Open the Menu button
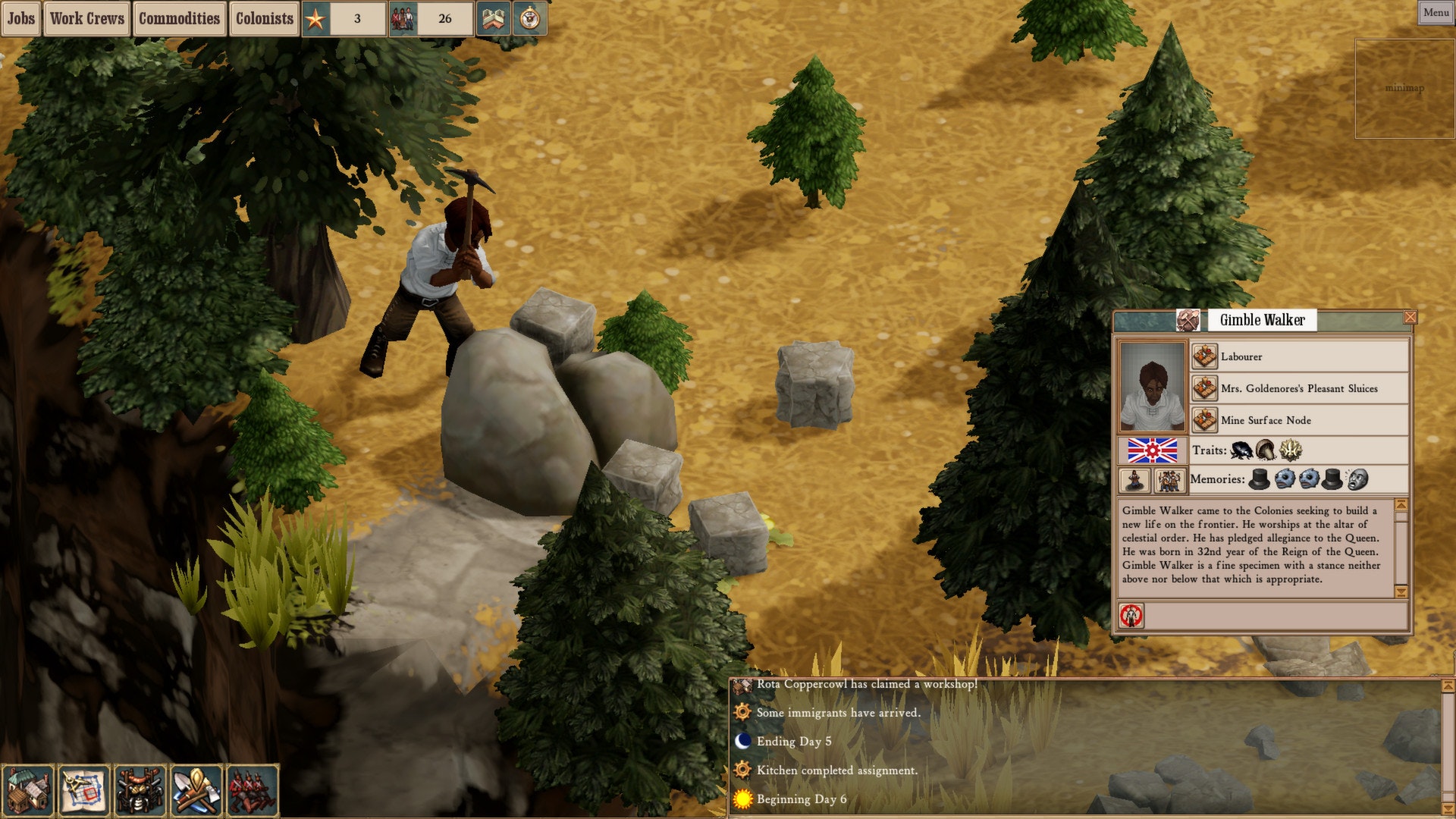 click(1436, 12)
